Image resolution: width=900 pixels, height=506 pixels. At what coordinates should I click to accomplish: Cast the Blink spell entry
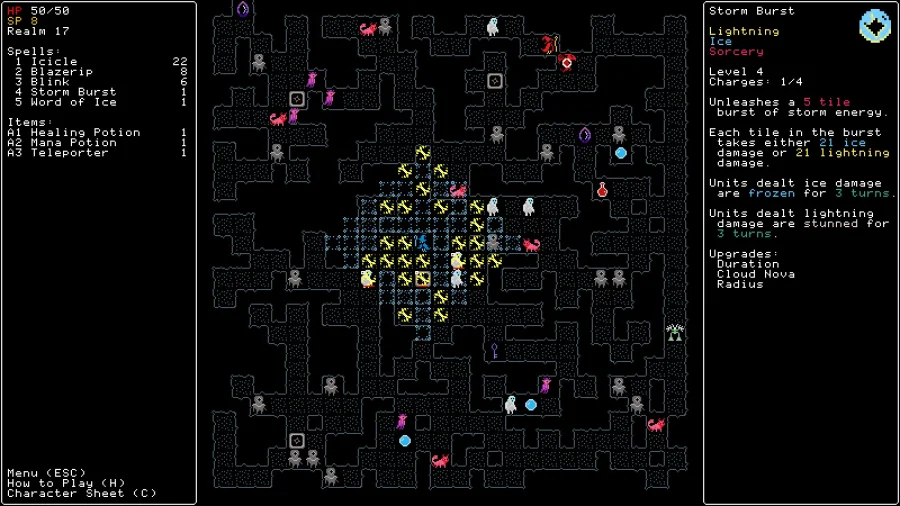pos(50,82)
